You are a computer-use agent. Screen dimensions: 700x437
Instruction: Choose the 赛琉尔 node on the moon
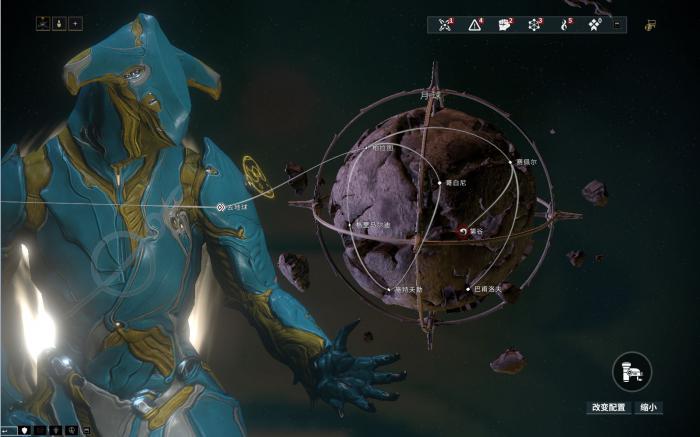tap(512, 163)
